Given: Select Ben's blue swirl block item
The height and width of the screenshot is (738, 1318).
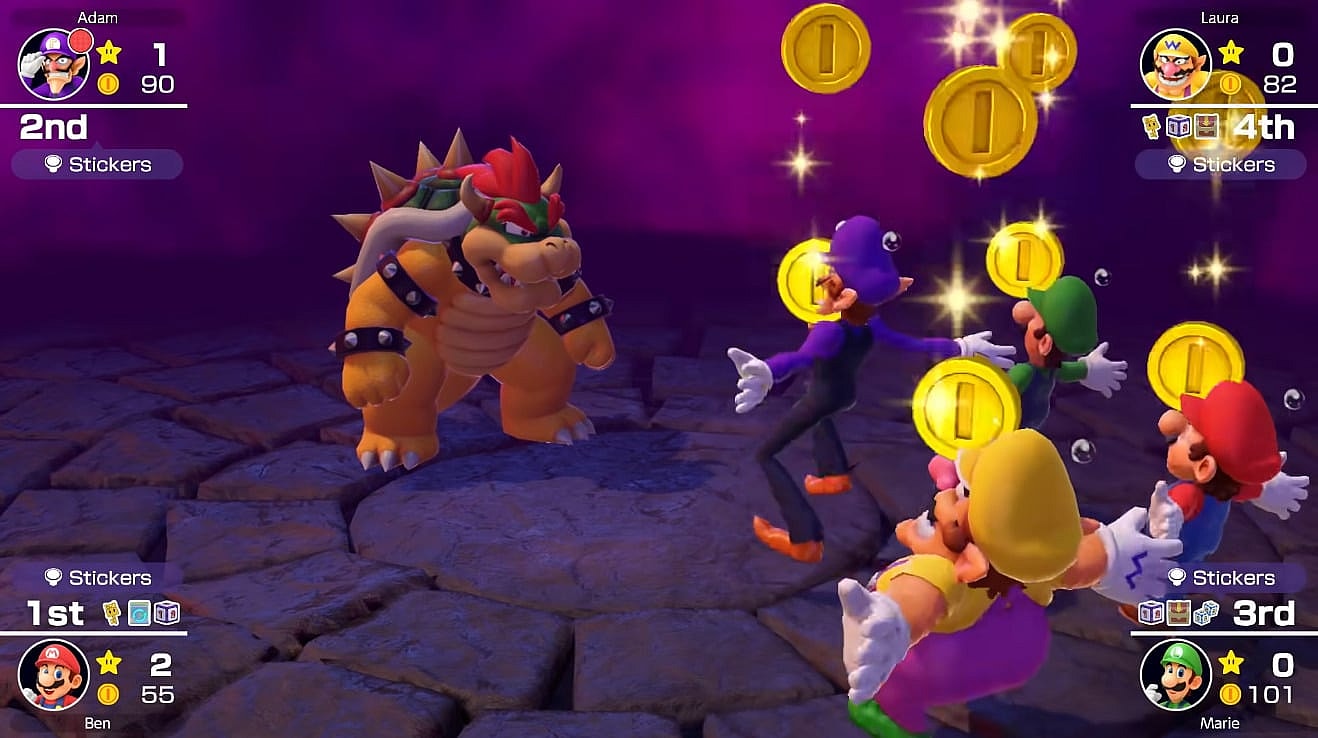Looking at the screenshot, I should (x=139, y=612).
